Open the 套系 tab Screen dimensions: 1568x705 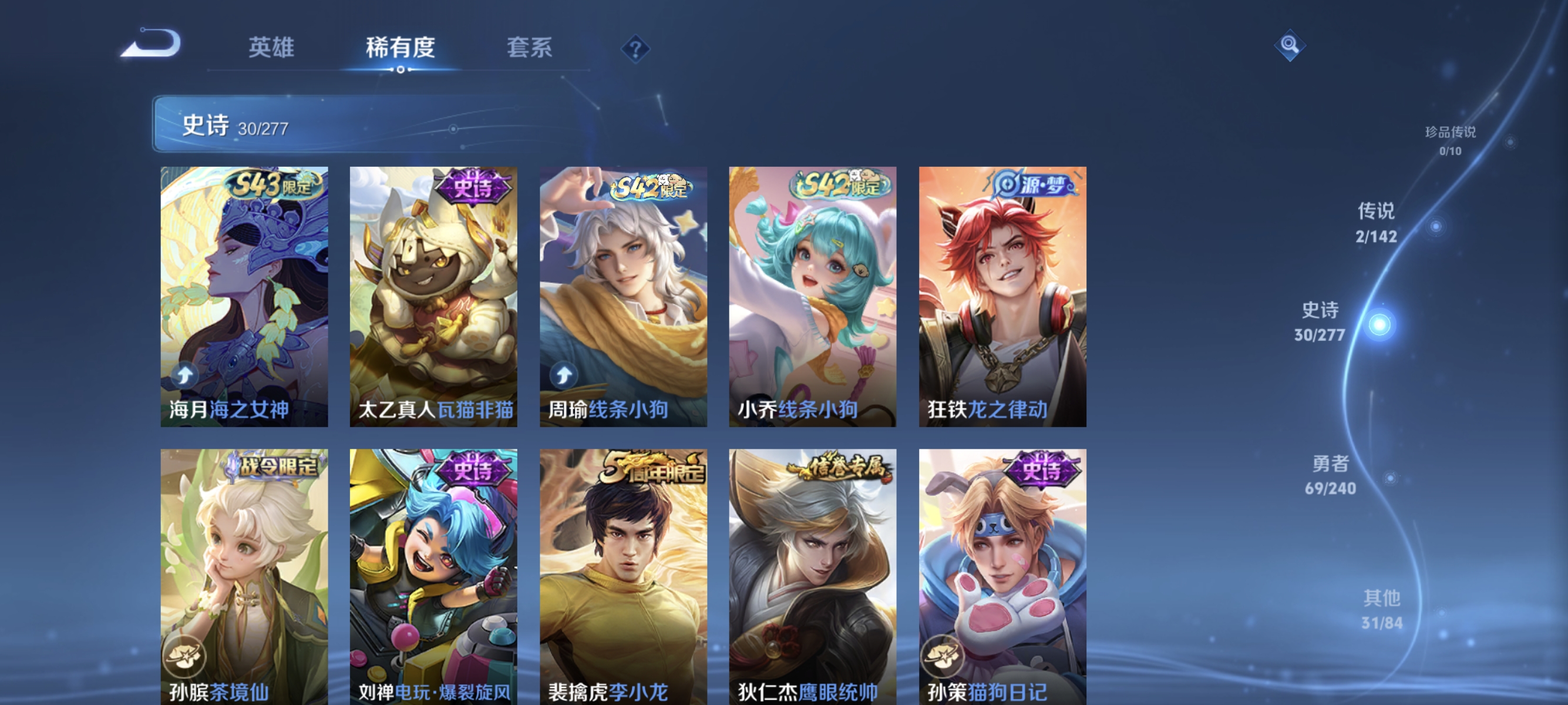tap(530, 48)
